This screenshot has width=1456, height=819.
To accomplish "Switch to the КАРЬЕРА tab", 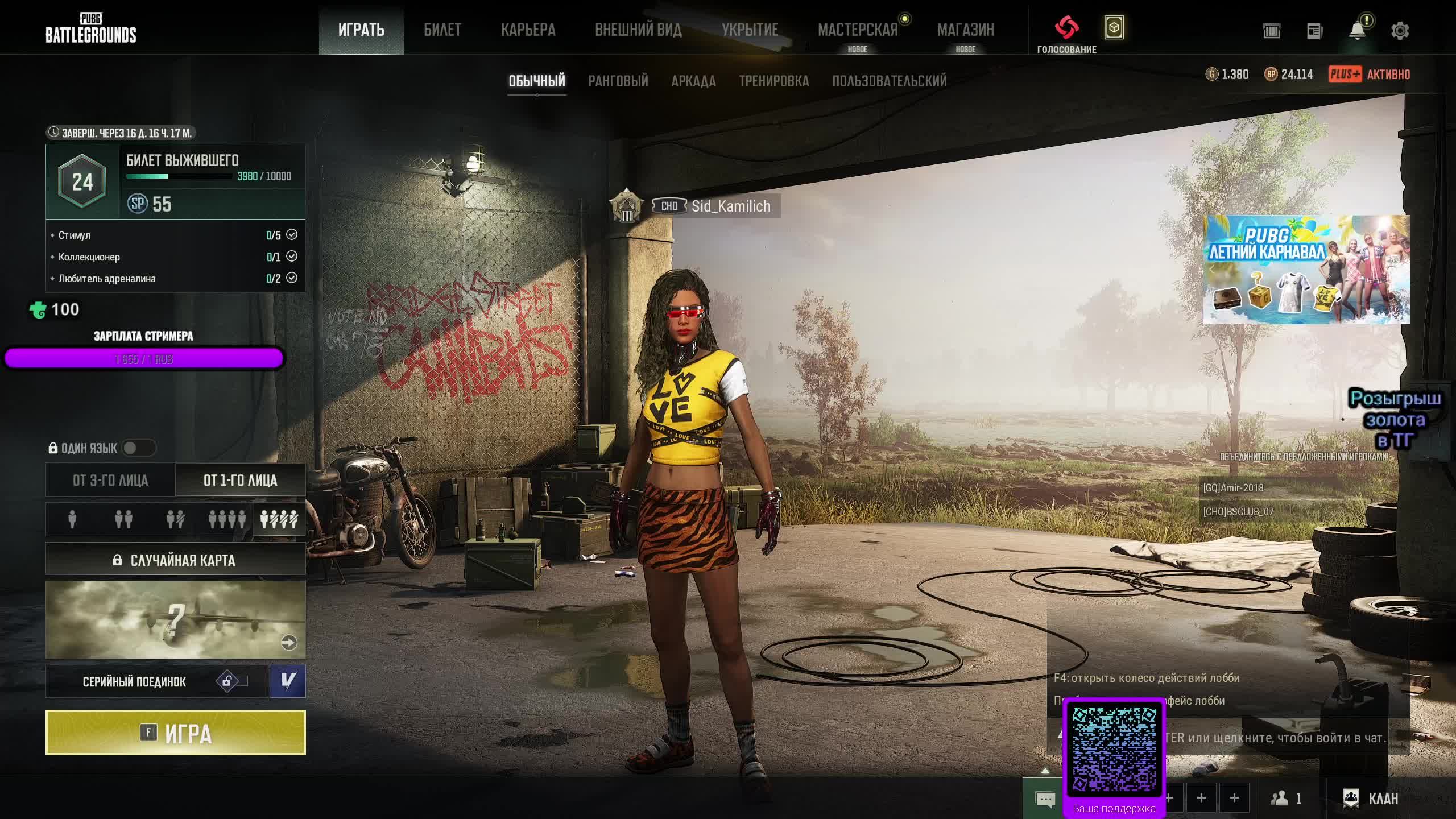I will pyautogui.click(x=528, y=30).
